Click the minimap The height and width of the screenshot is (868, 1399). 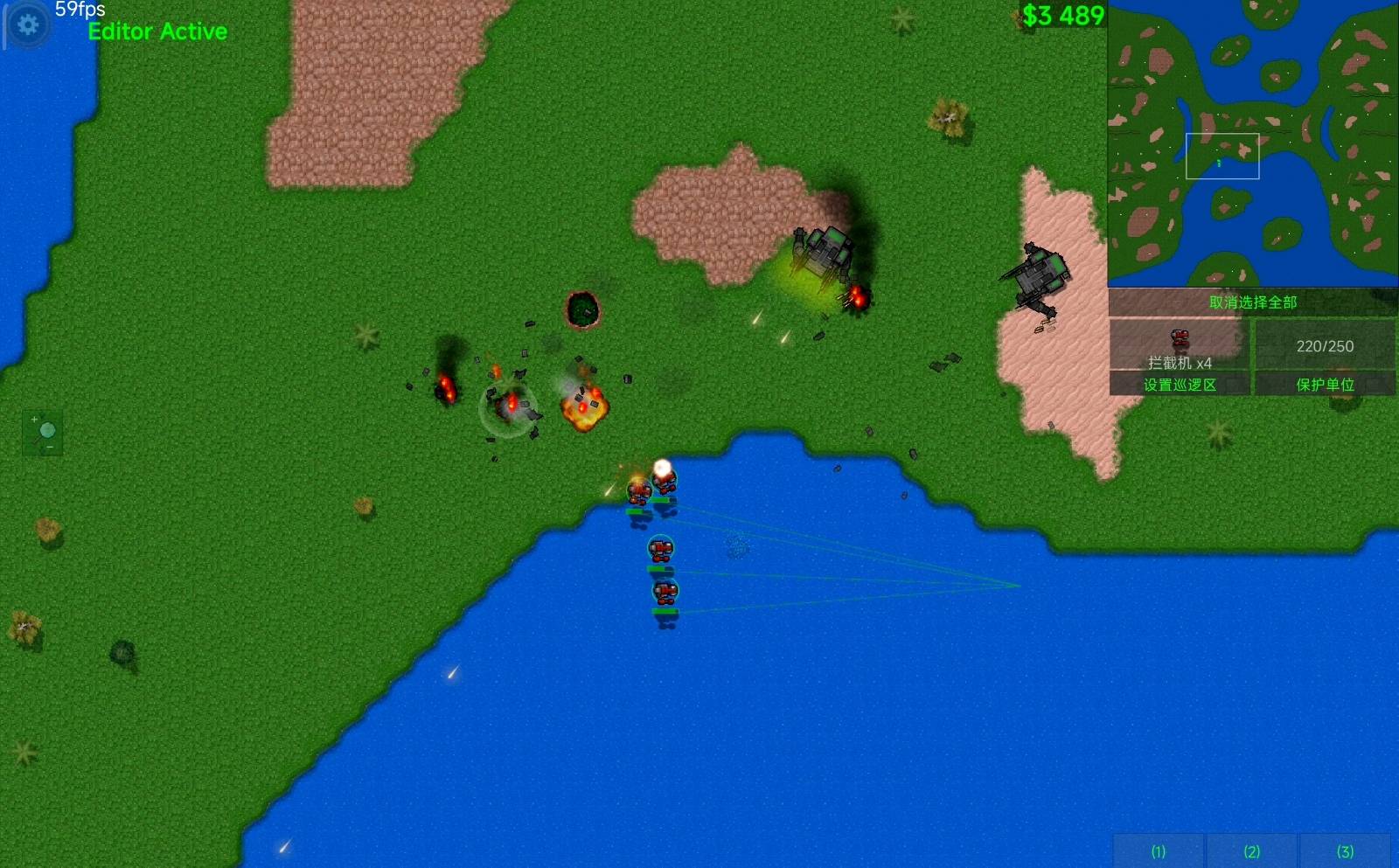click(x=1252, y=143)
